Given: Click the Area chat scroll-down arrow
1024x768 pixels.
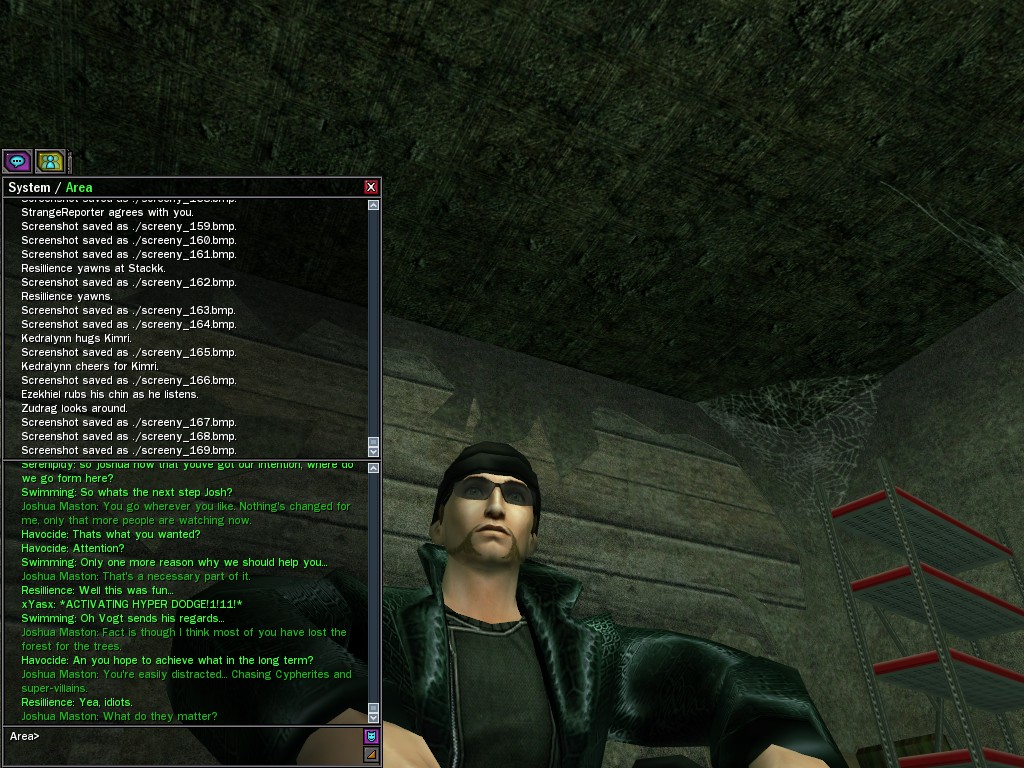Looking at the screenshot, I should 374,716.
